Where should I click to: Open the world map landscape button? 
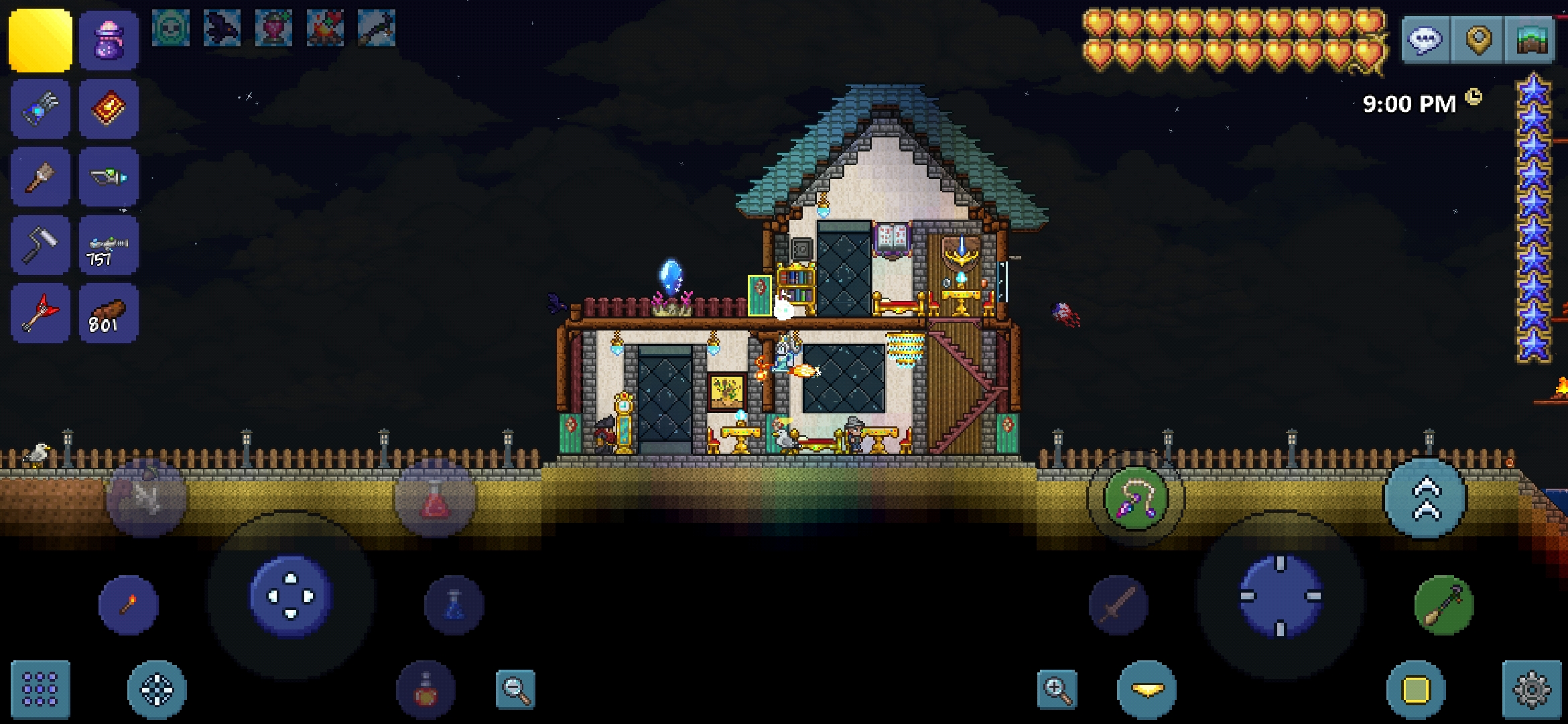point(1530,40)
